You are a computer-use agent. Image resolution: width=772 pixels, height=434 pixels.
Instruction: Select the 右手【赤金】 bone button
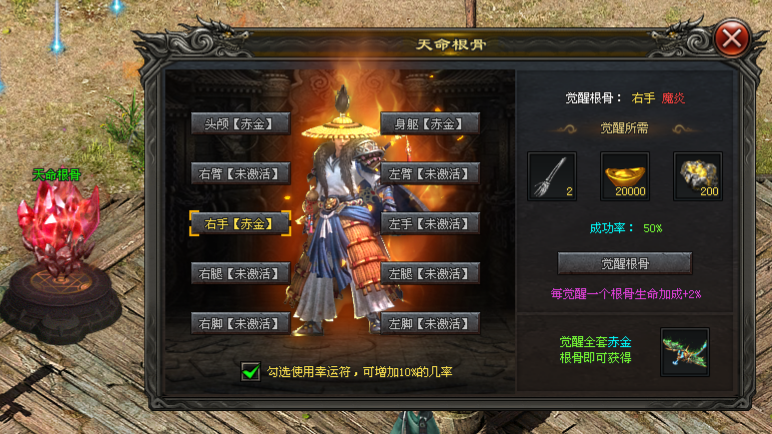[x=240, y=223]
